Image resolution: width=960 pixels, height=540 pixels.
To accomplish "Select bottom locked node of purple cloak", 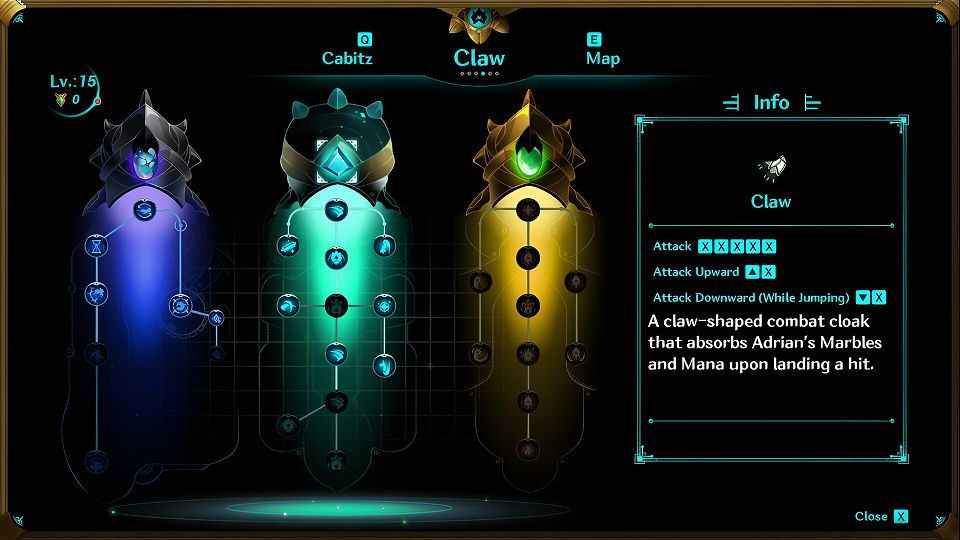I will (x=96, y=461).
